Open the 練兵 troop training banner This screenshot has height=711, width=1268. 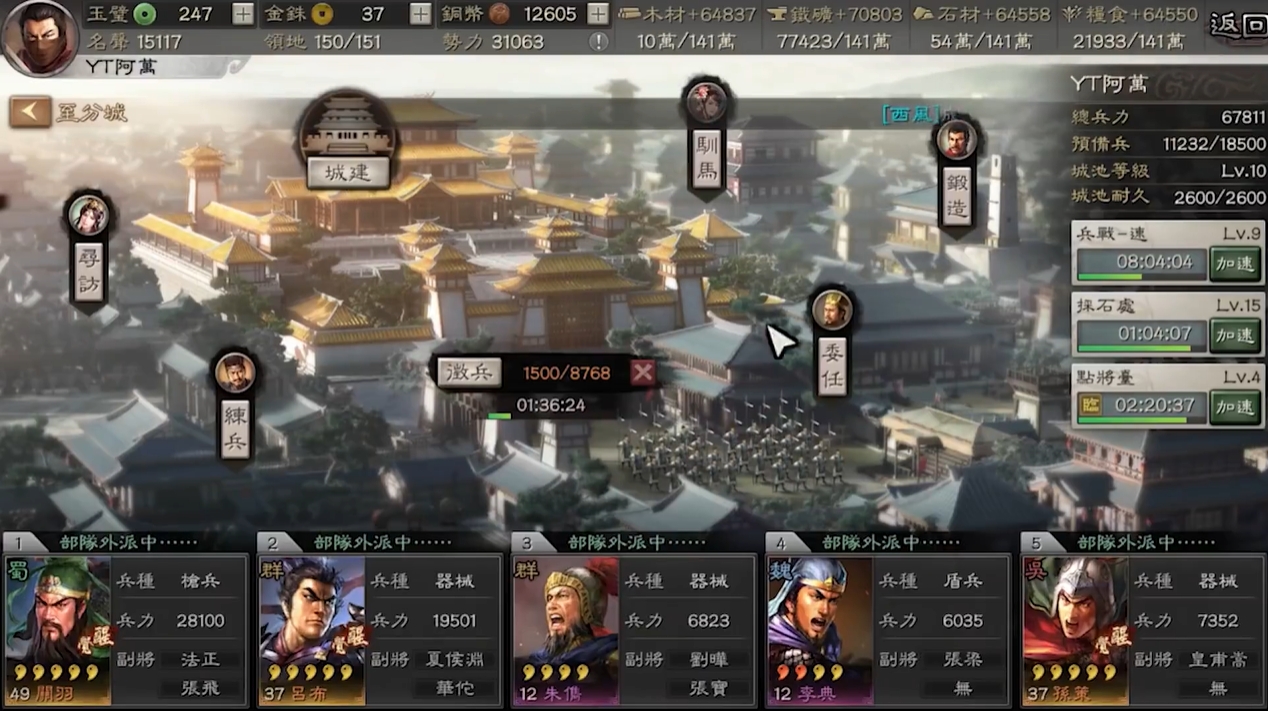[235, 427]
